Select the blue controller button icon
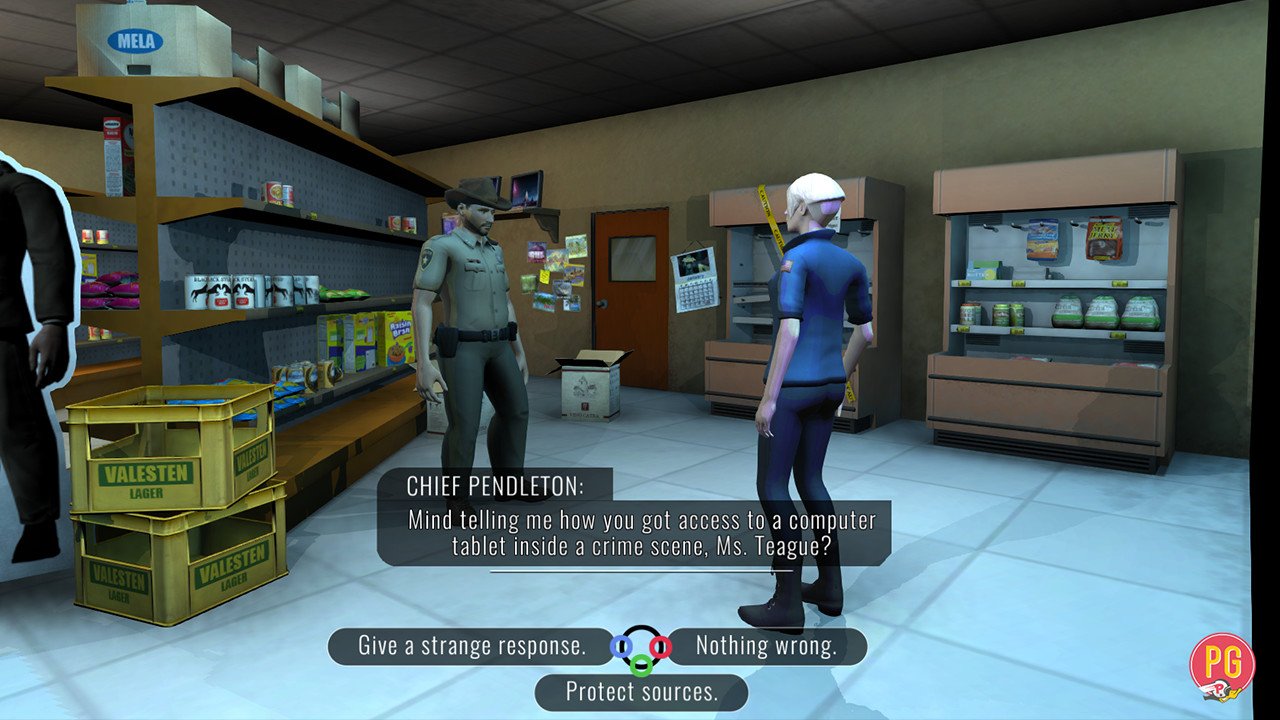Viewport: 1280px width, 720px height. tap(620, 646)
